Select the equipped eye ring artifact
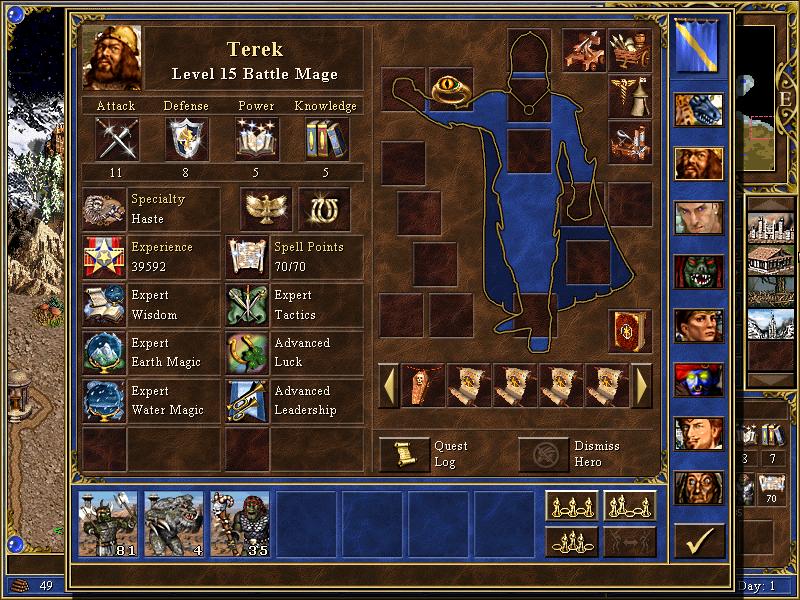 click(x=451, y=89)
